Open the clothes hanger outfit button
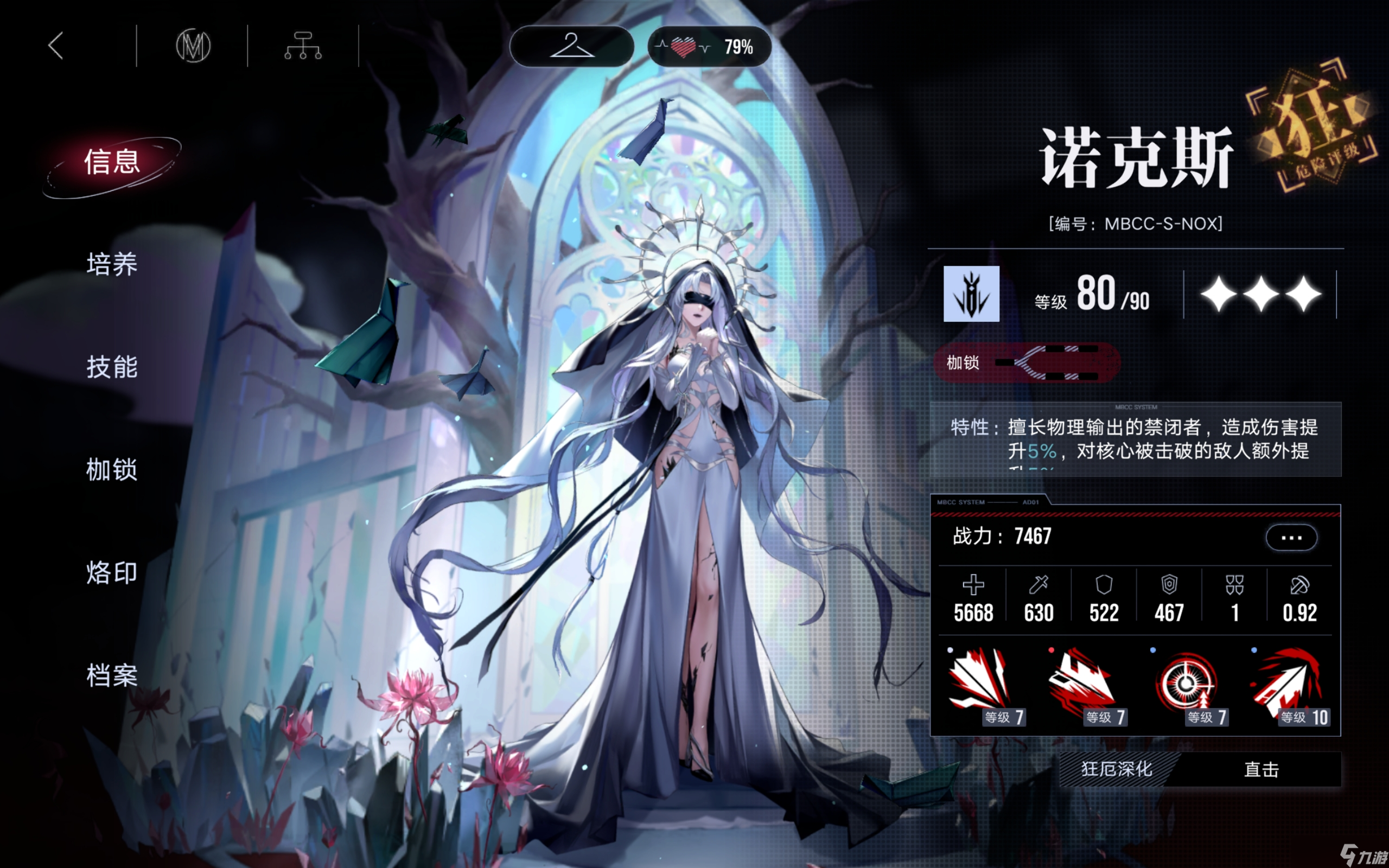This screenshot has height=868, width=1389. tap(572, 46)
